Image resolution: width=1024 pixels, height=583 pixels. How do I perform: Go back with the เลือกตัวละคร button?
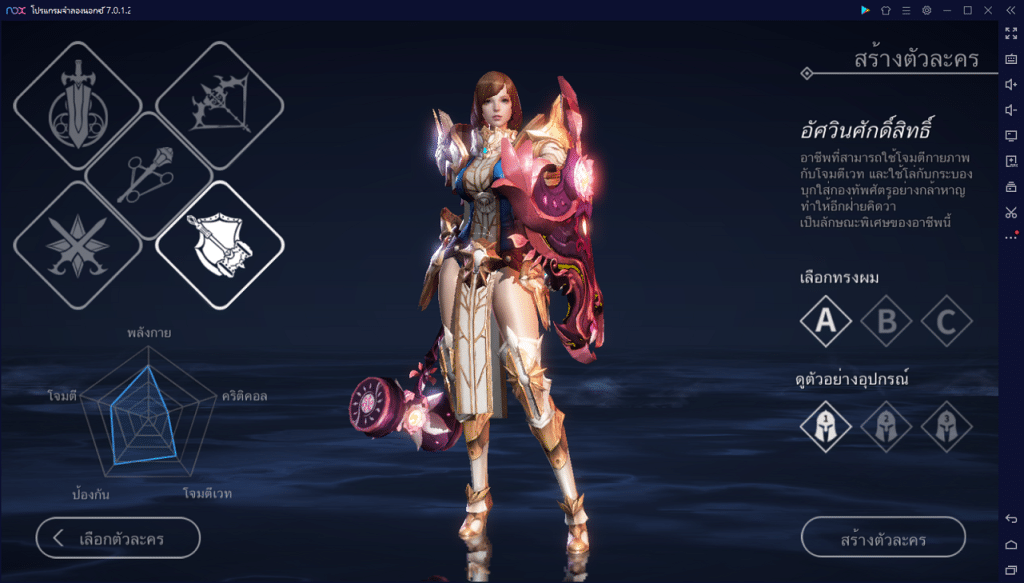tap(118, 538)
